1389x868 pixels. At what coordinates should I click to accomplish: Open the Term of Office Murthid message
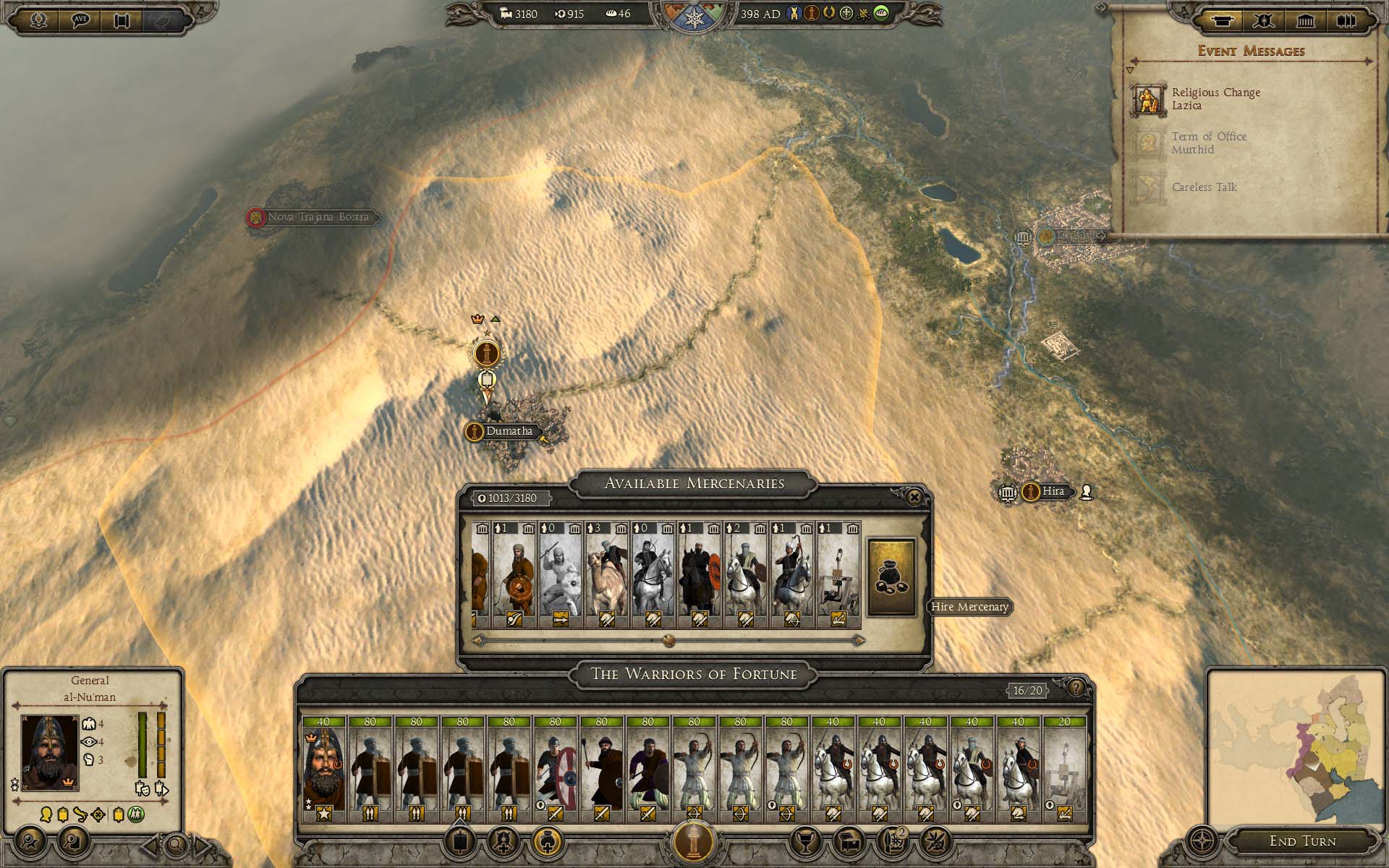click(x=1208, y=143)
